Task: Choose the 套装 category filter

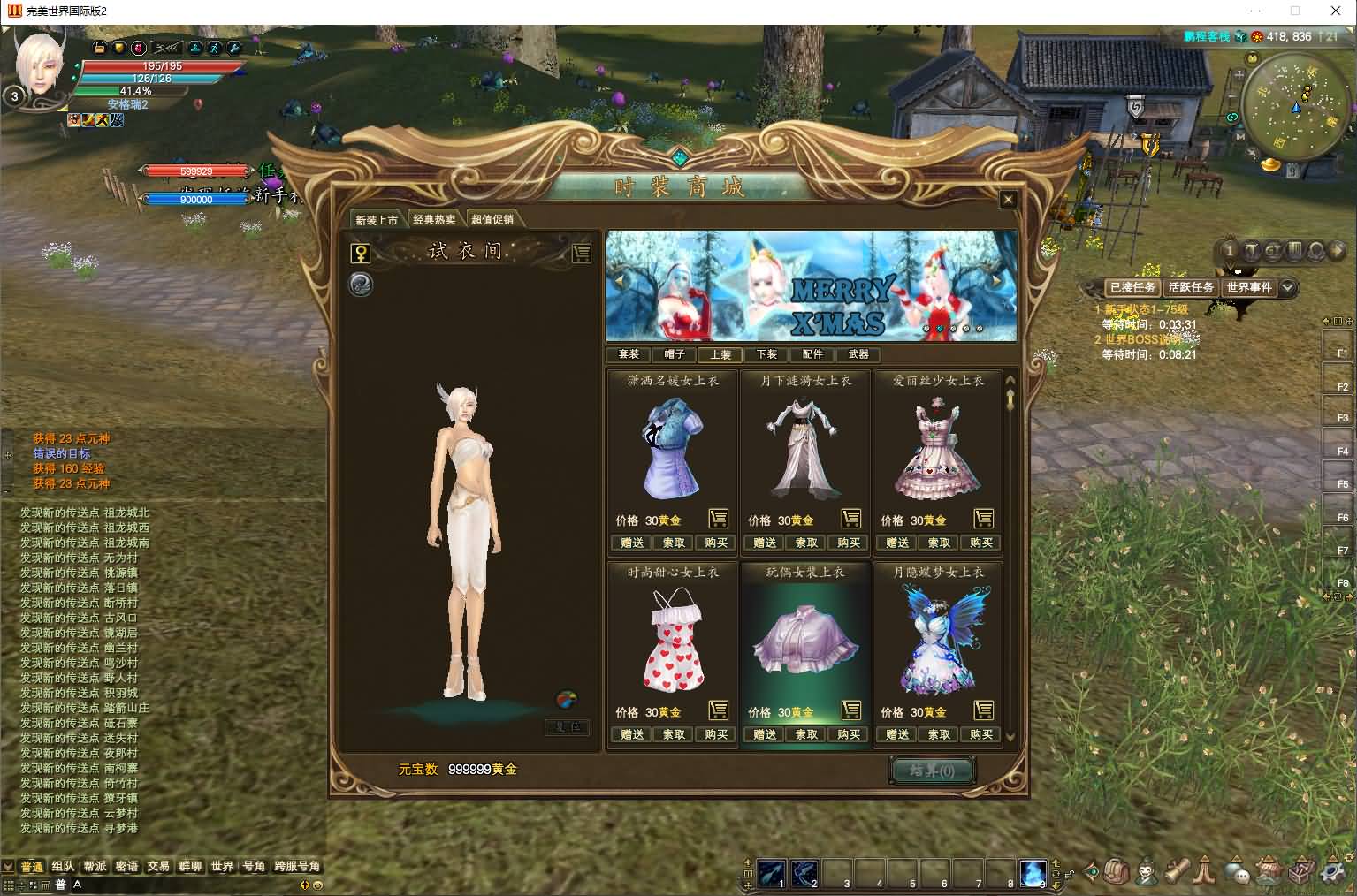Action: tap(629, 354)
